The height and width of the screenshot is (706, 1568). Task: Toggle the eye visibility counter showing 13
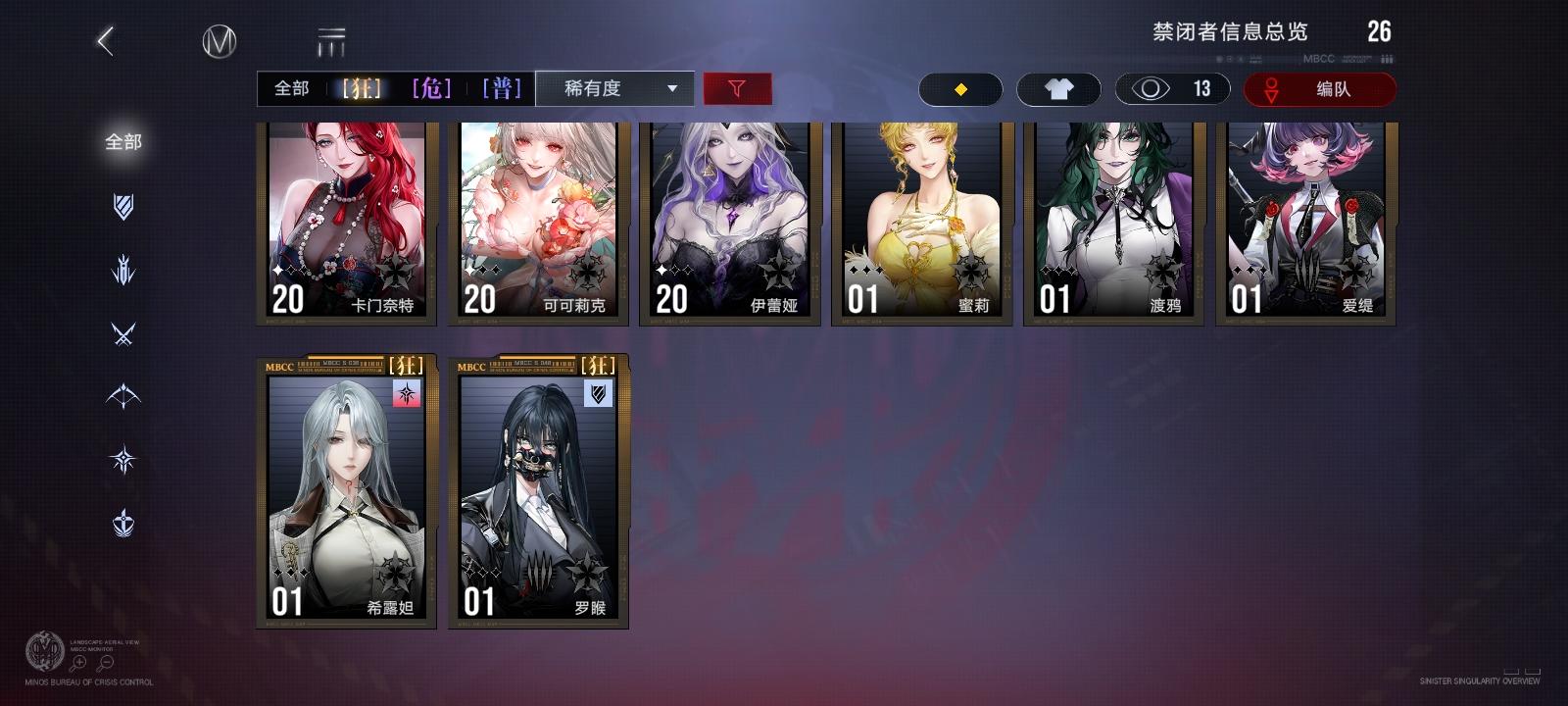point(1172,88)
